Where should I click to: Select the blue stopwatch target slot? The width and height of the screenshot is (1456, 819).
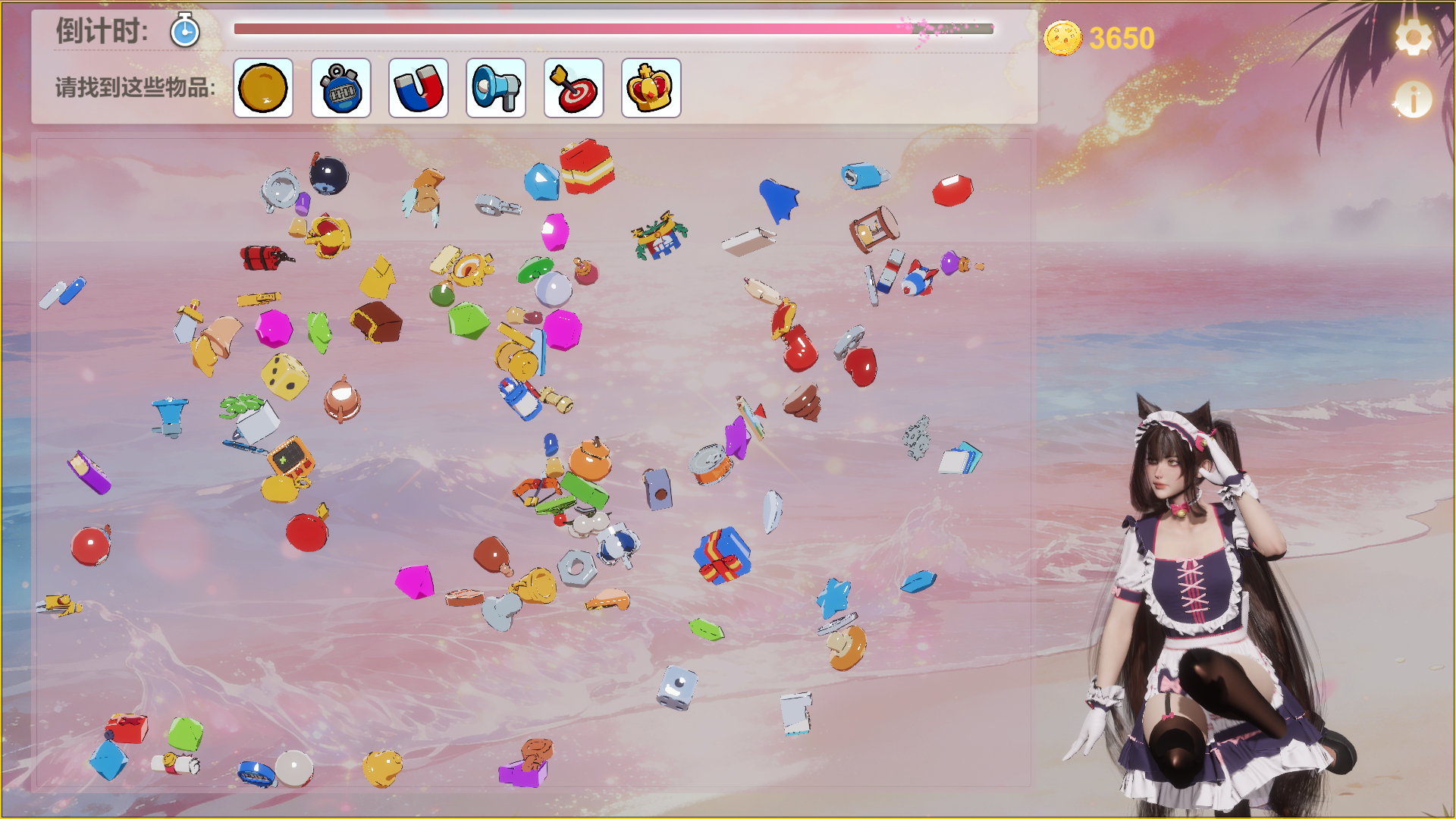pos(341,88)
